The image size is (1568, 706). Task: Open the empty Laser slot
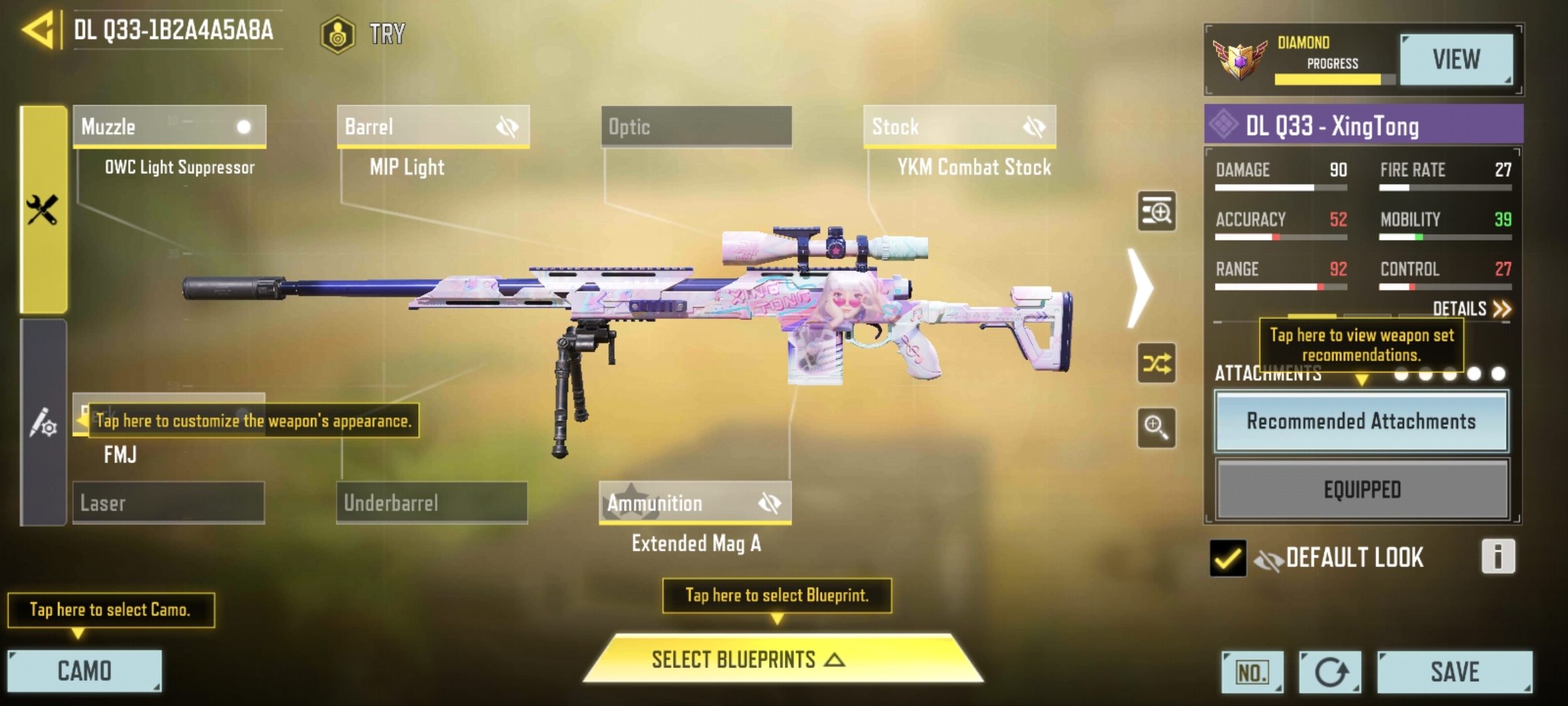point(169,503)
